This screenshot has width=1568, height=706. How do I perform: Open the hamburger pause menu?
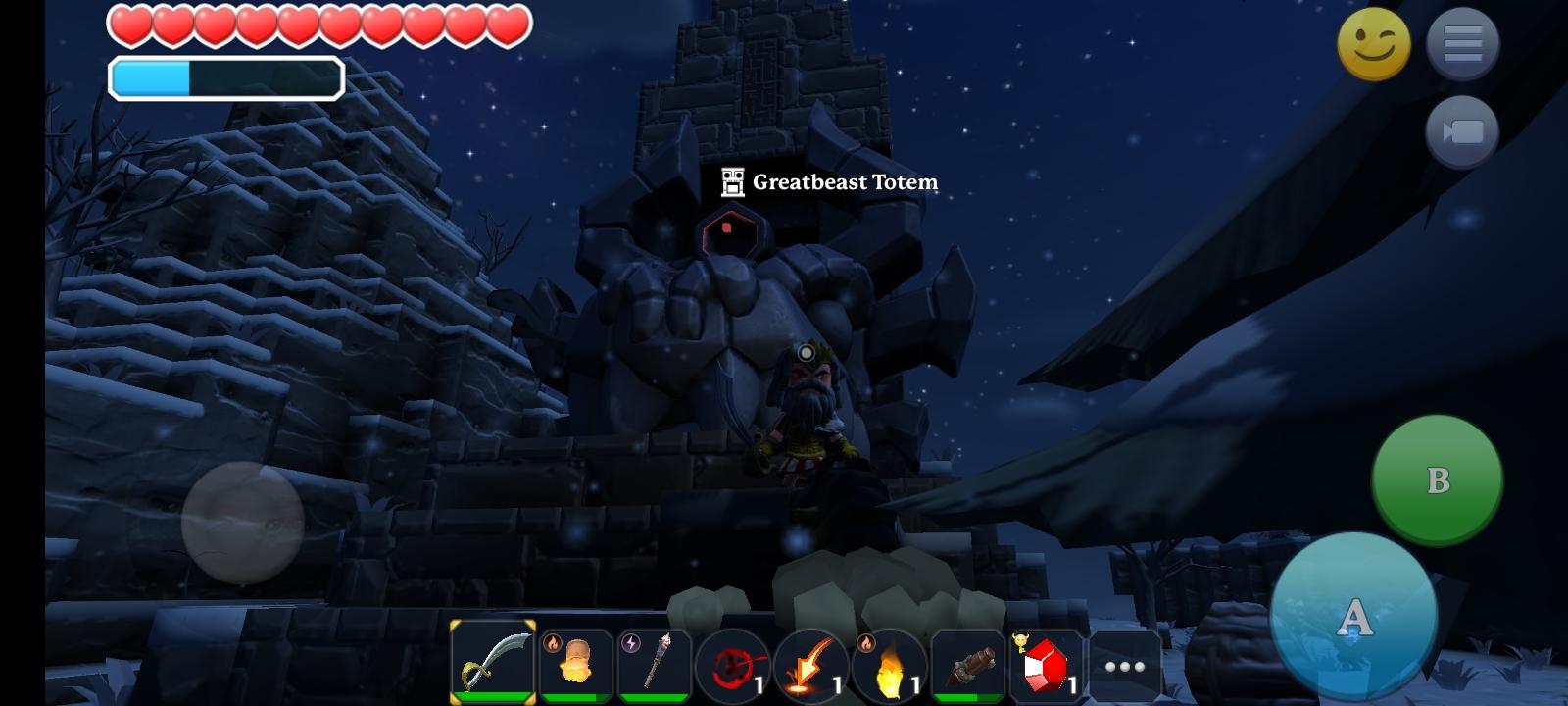click(x=1462, y=44)
